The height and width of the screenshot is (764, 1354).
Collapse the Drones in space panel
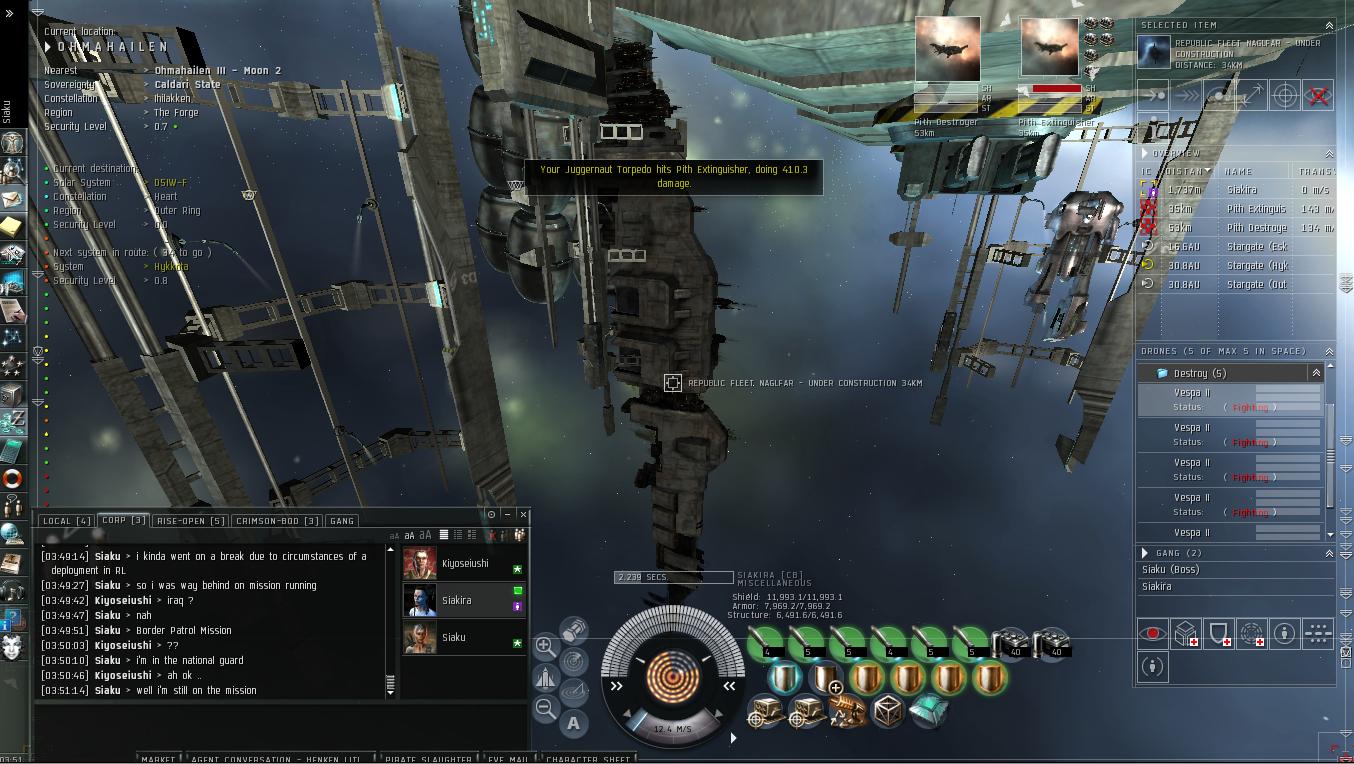(x=1329, y=352)
